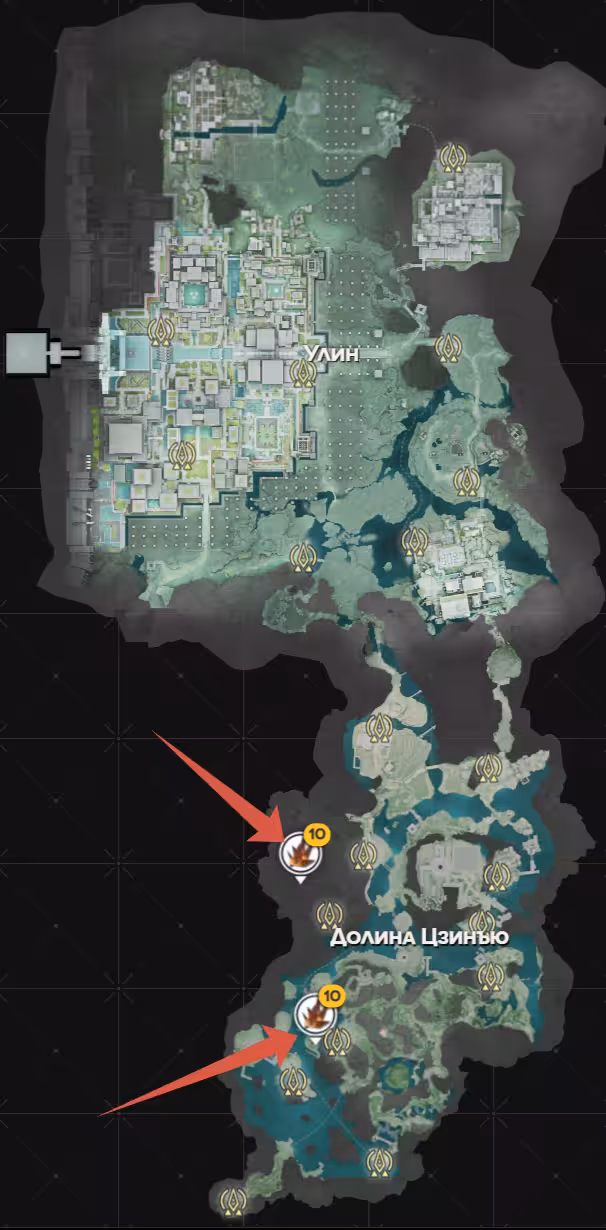606x1230 pixels.
Task: Select the flame marker over the blue water
Action: 313,1015
